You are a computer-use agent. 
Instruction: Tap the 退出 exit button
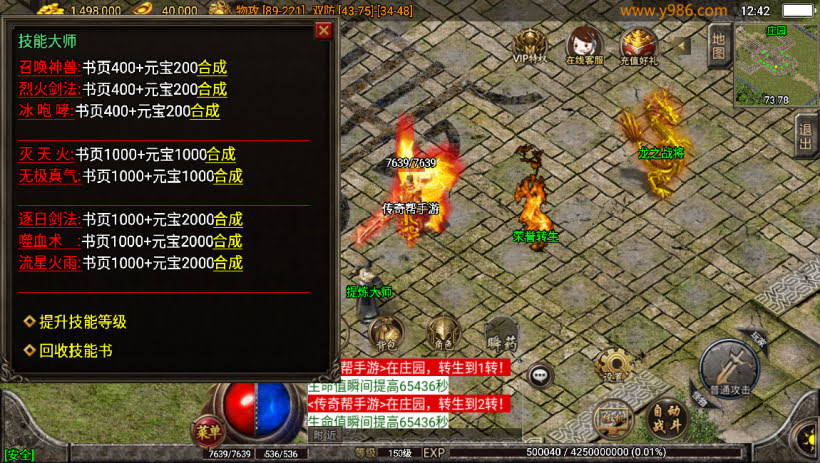(x=806, y=134)
